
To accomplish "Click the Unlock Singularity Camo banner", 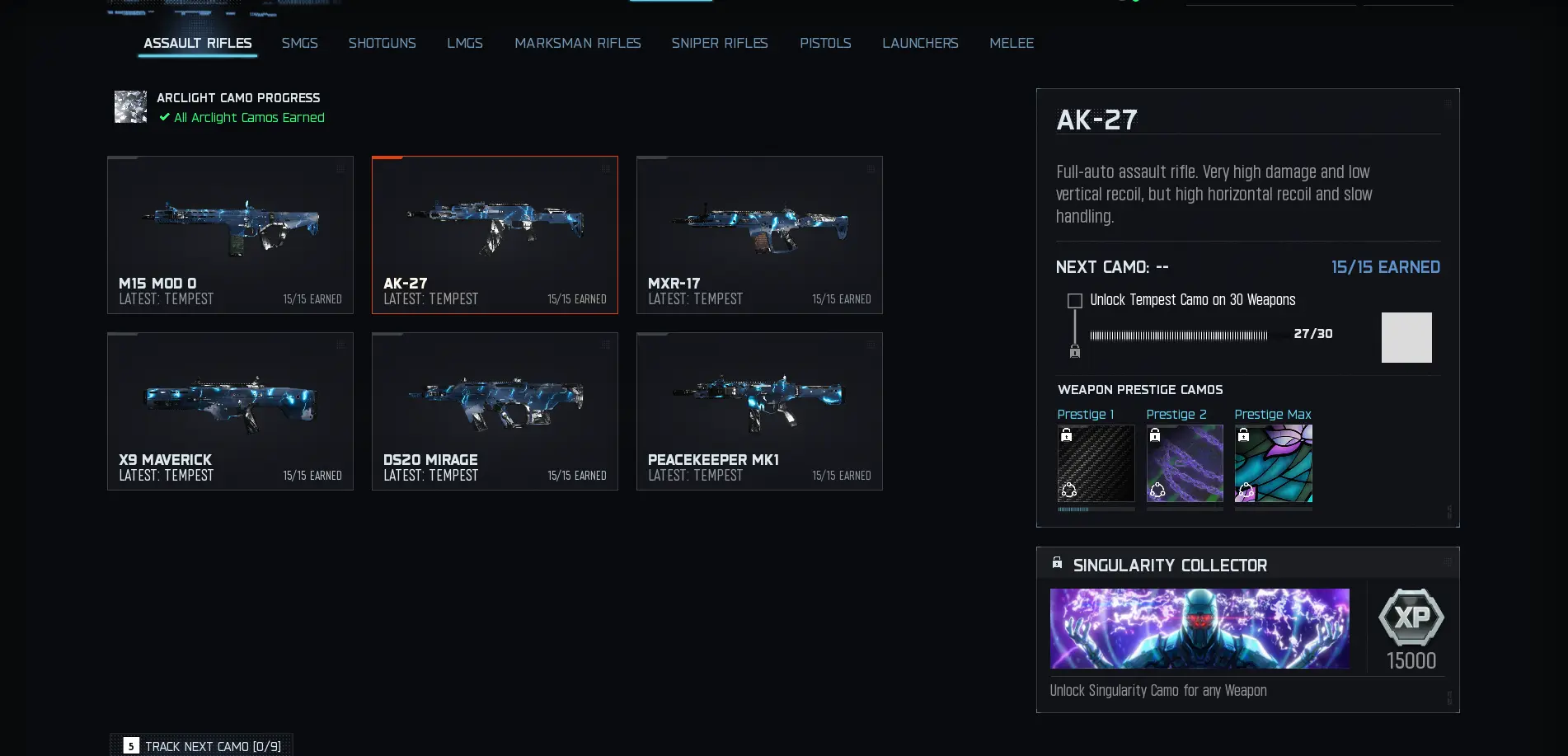I will click(1199, 628).
